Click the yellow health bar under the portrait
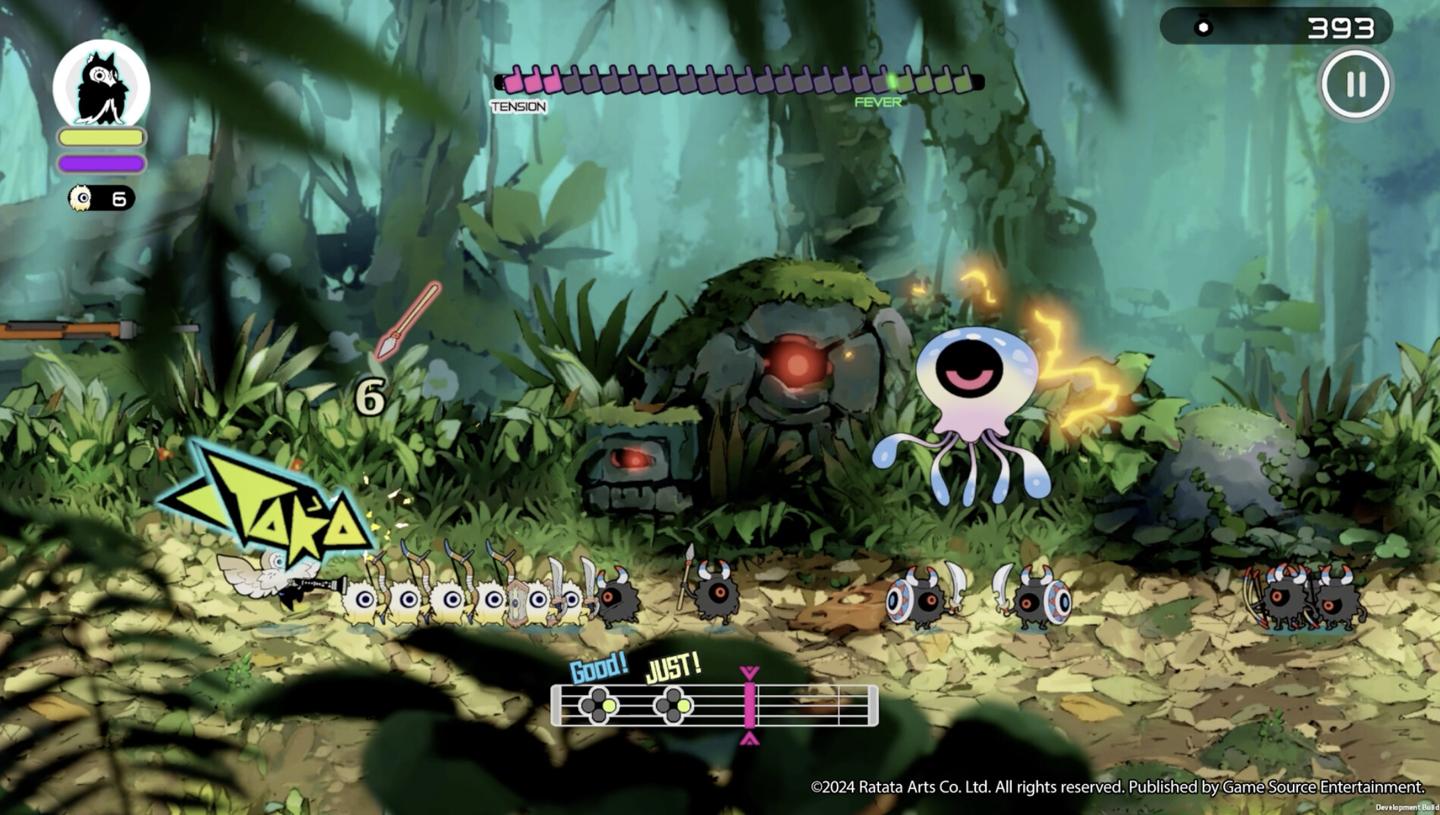Image resolution: width=1440 pixels, height=815 pixels. pyautogui.click(x=103, y=136)
